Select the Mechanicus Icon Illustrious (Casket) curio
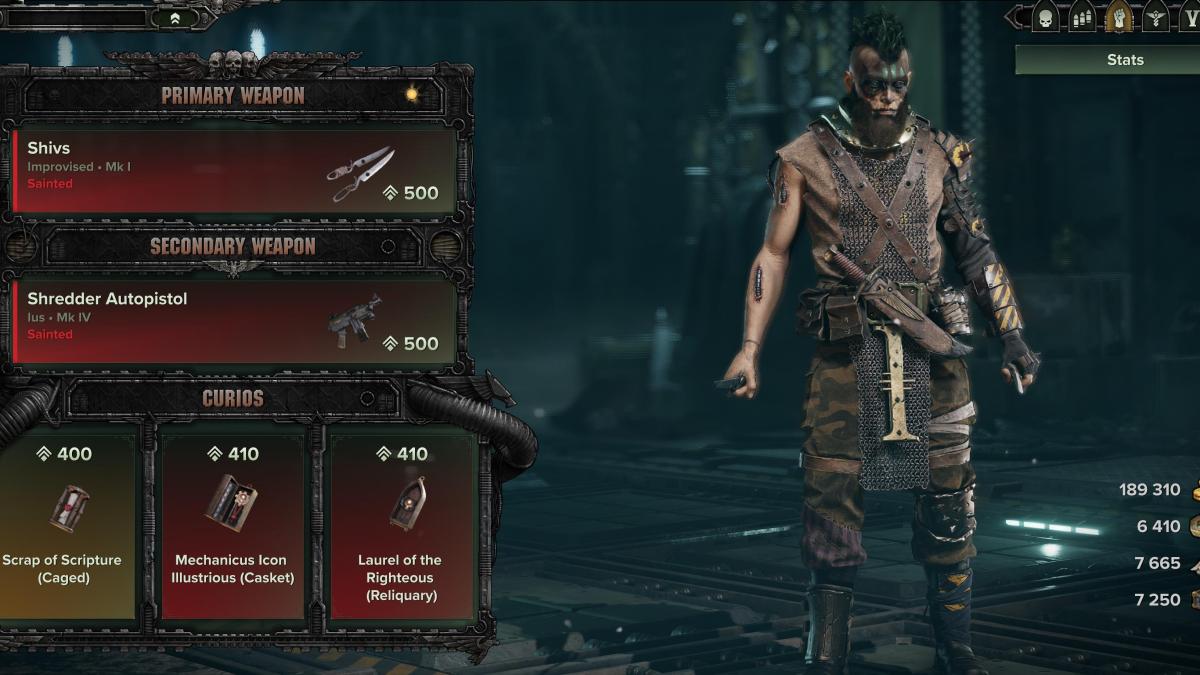Image resolution: width=1200 pixels, height=675 pixels. [231, 523]
